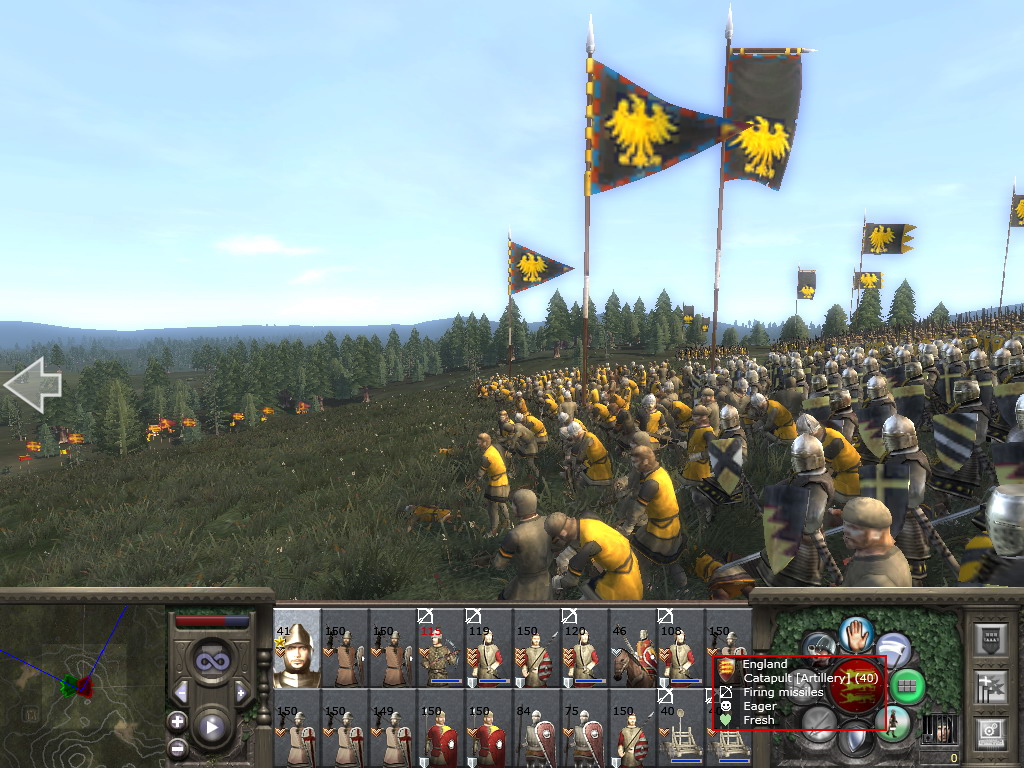Select the 149-man unit card
Viewport: 1024px width, 768px height.
pyautogui.click(x=392, y=728)
